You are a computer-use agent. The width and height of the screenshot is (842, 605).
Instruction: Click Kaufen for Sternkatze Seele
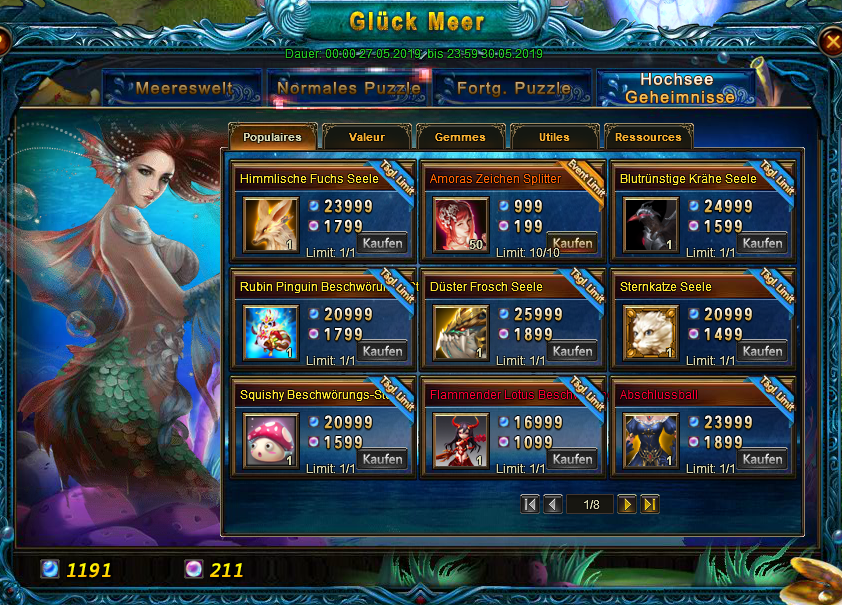pyautogui.click(x=763, y=351)
